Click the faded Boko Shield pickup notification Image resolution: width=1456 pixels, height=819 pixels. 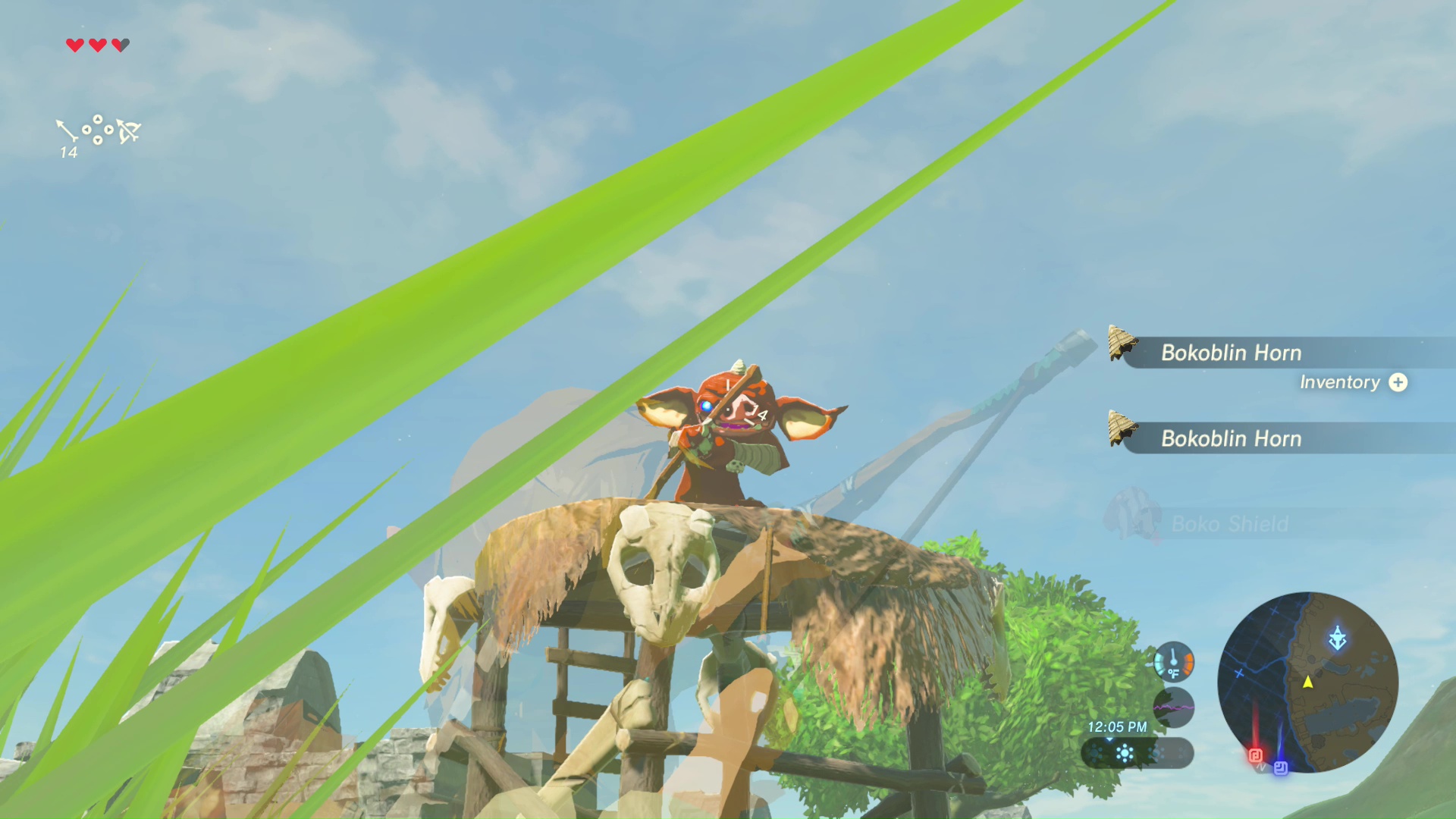[1228, 524]
